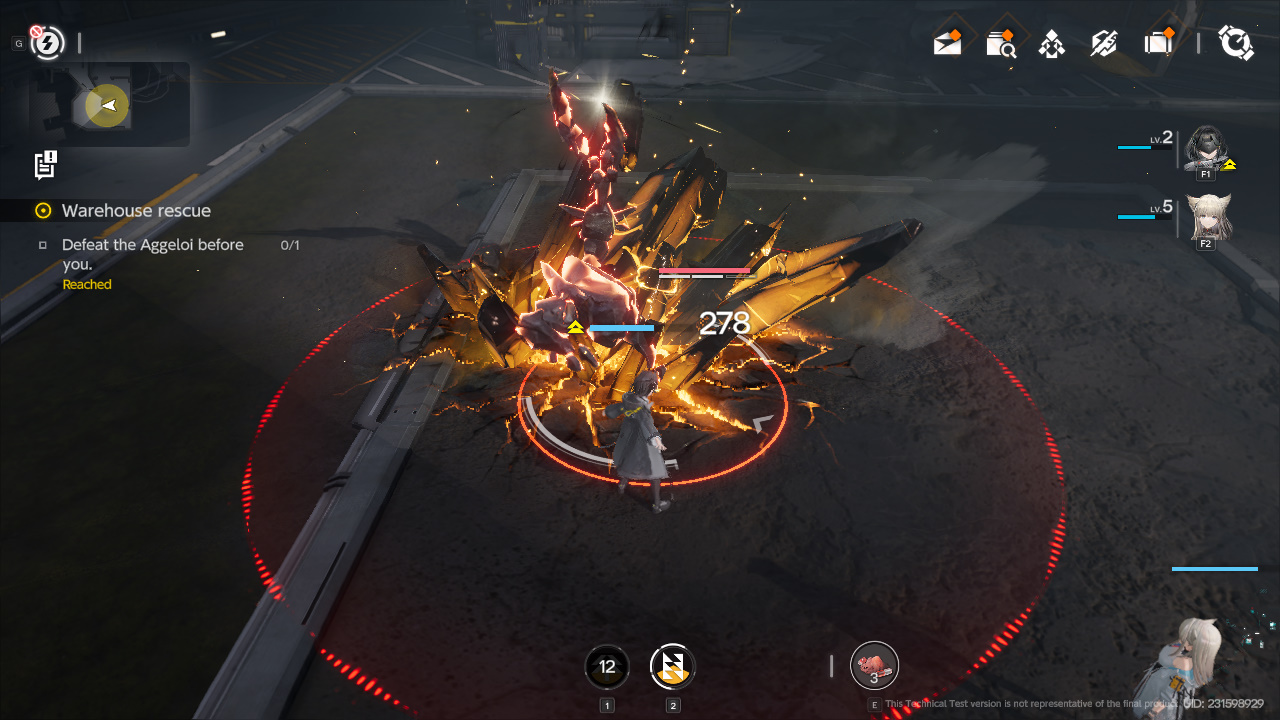Open the circular ring system menu icon

1236,43
